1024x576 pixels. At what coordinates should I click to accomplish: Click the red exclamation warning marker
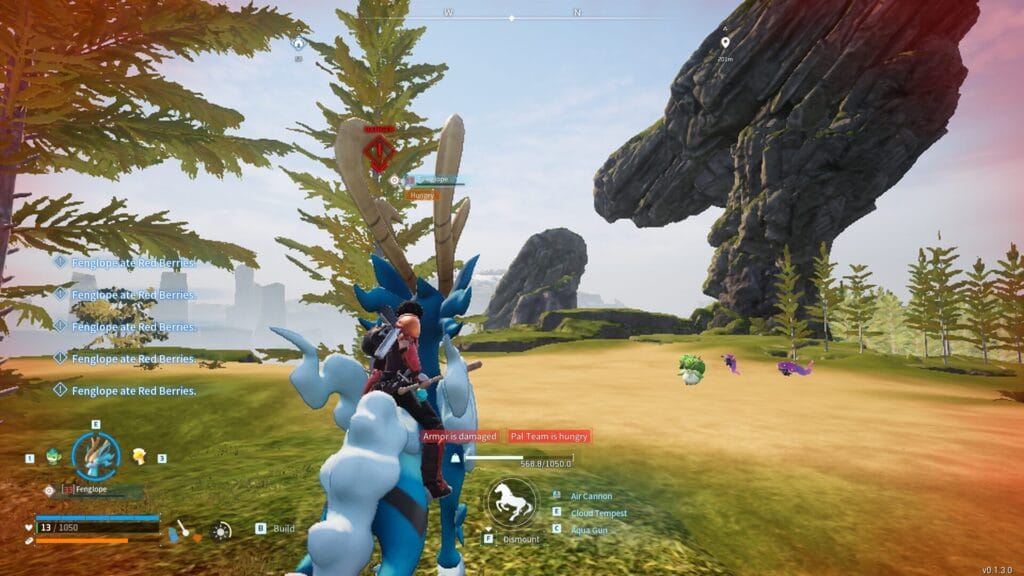[379, 153]
